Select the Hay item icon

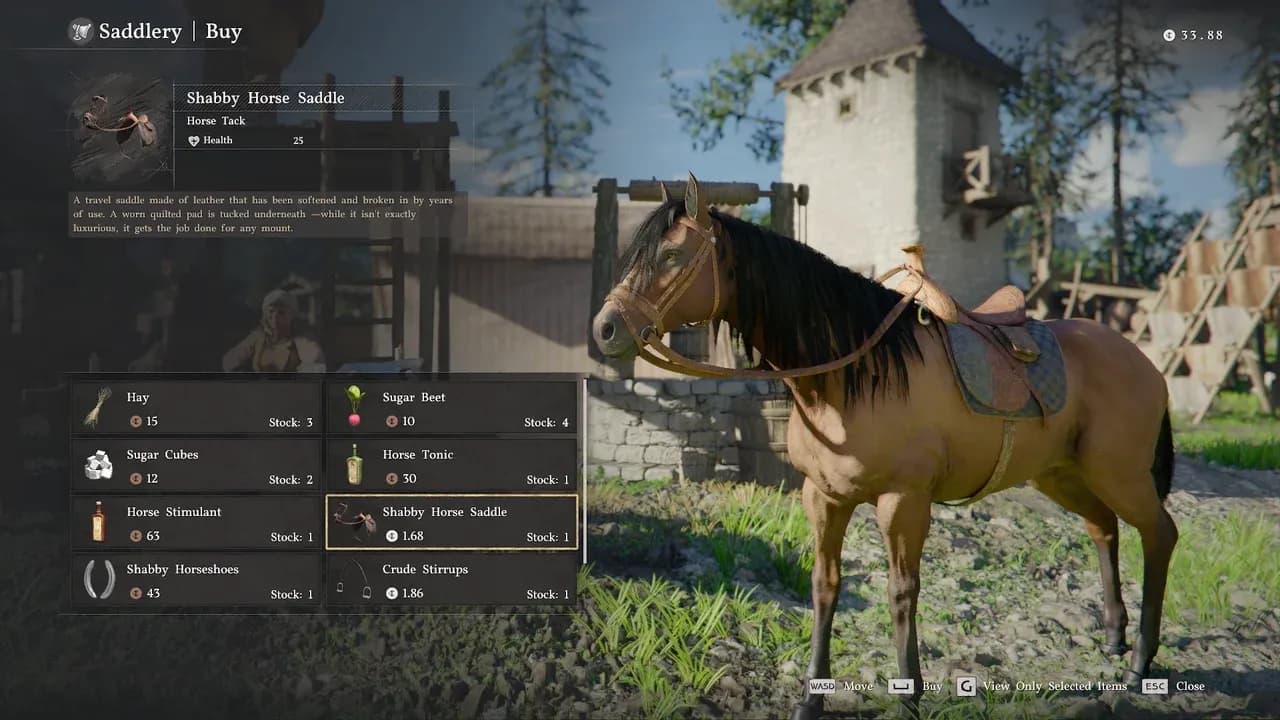tap(97, 407)
